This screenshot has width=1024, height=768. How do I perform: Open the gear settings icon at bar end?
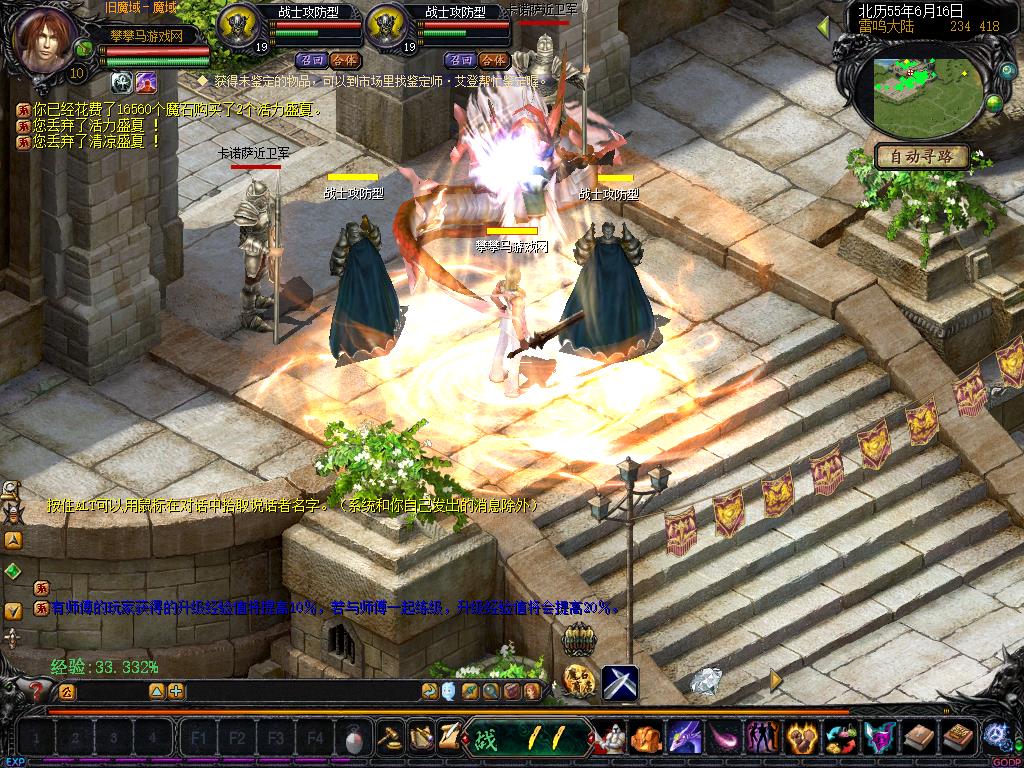click(x=995, y=736)
